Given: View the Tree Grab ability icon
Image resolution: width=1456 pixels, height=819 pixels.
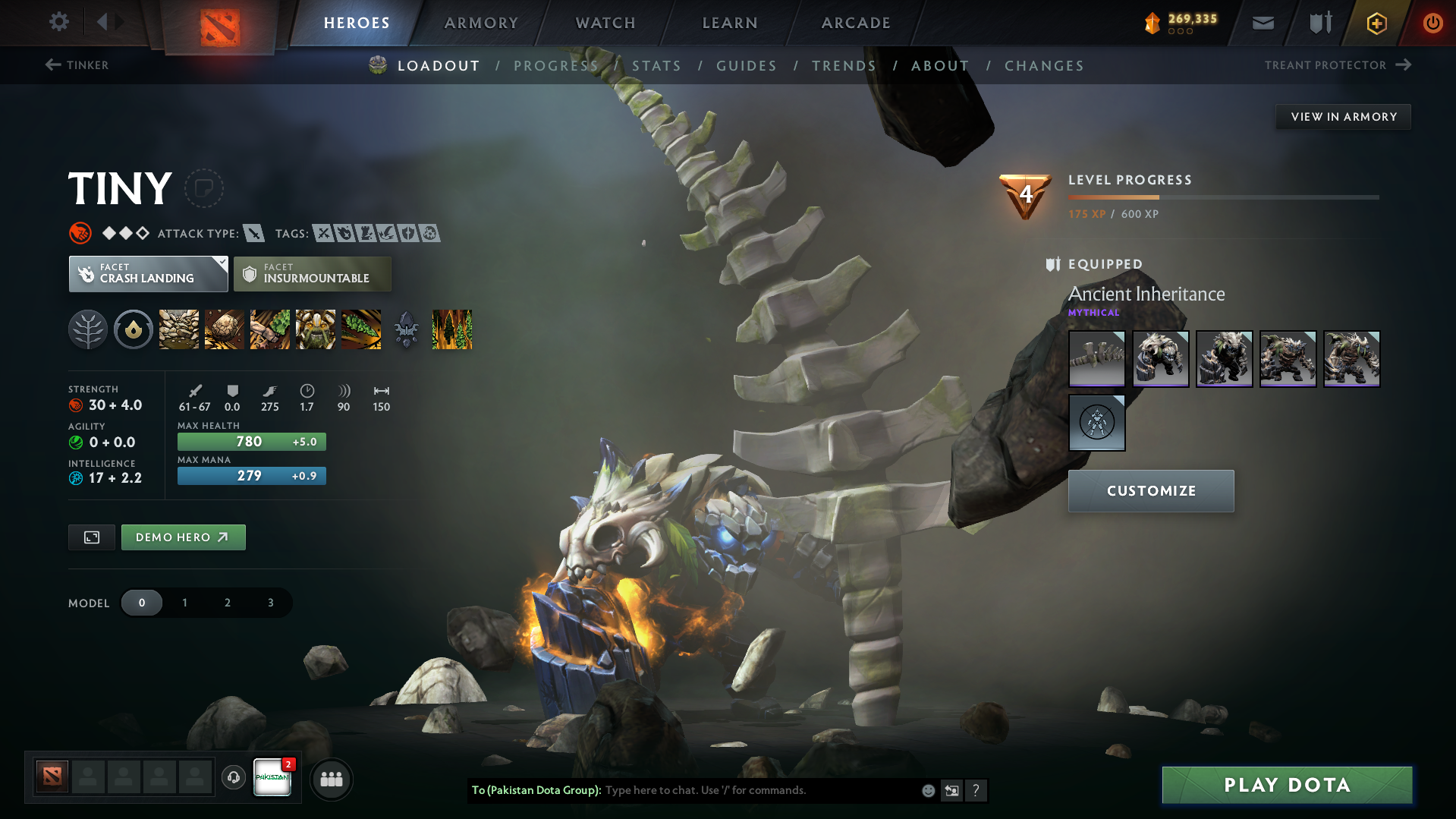Looking at the screenshot, I should pyautogui.click(x=269, y=329).
